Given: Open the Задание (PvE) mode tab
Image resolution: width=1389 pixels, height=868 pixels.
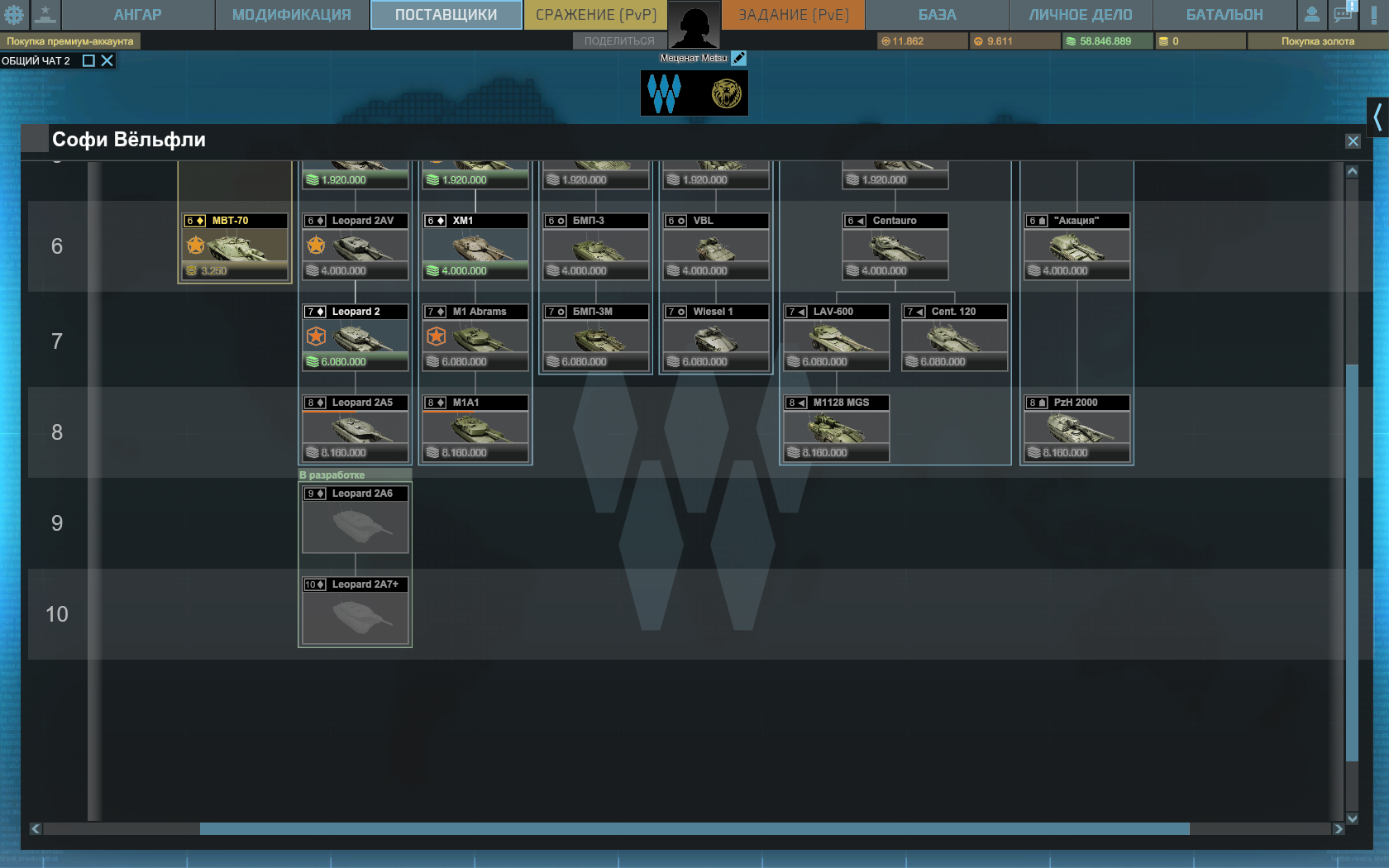Looking at the screenshot, I should point(793,15).
